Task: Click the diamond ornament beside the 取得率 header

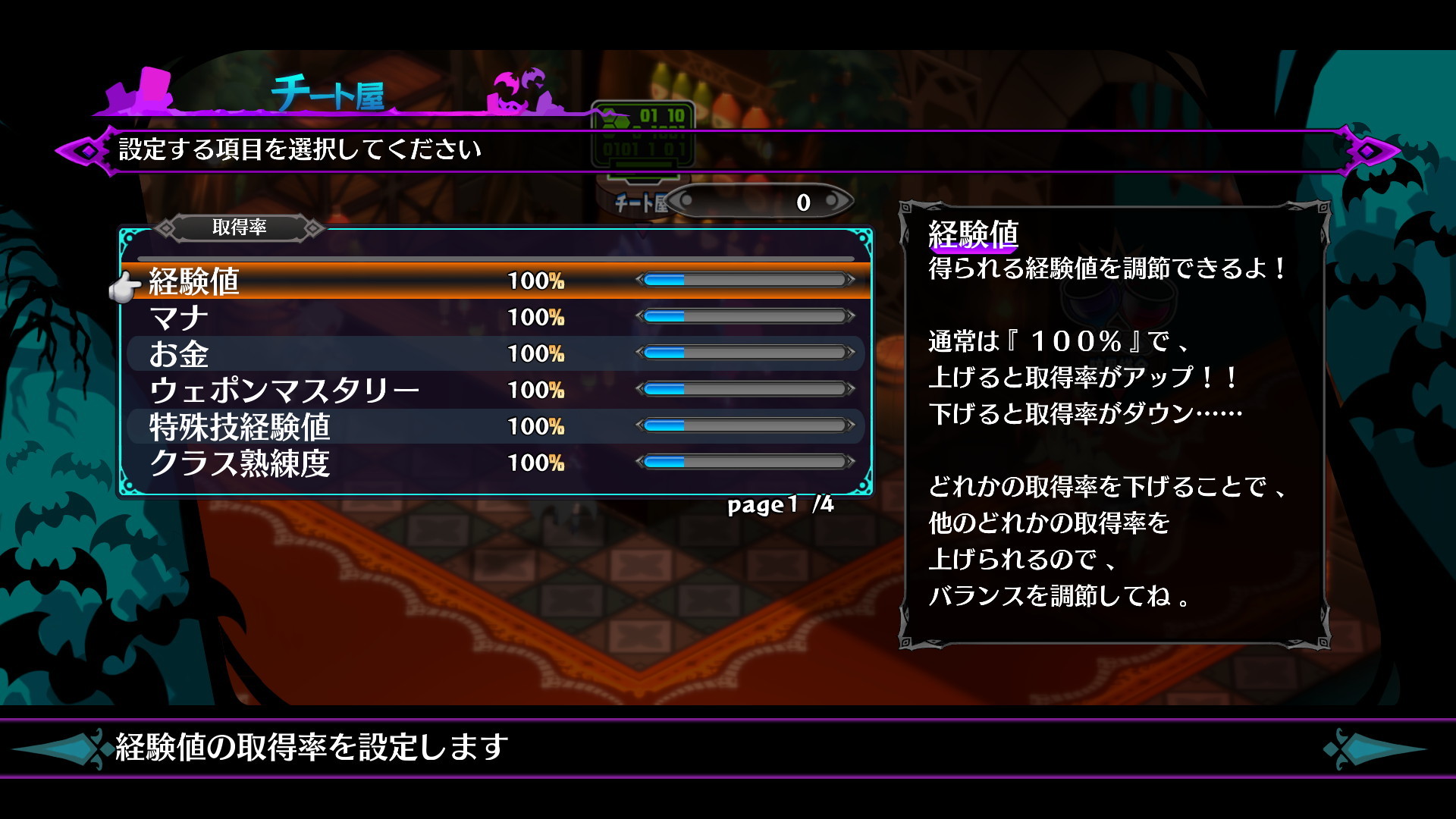Action: (165, 226)
